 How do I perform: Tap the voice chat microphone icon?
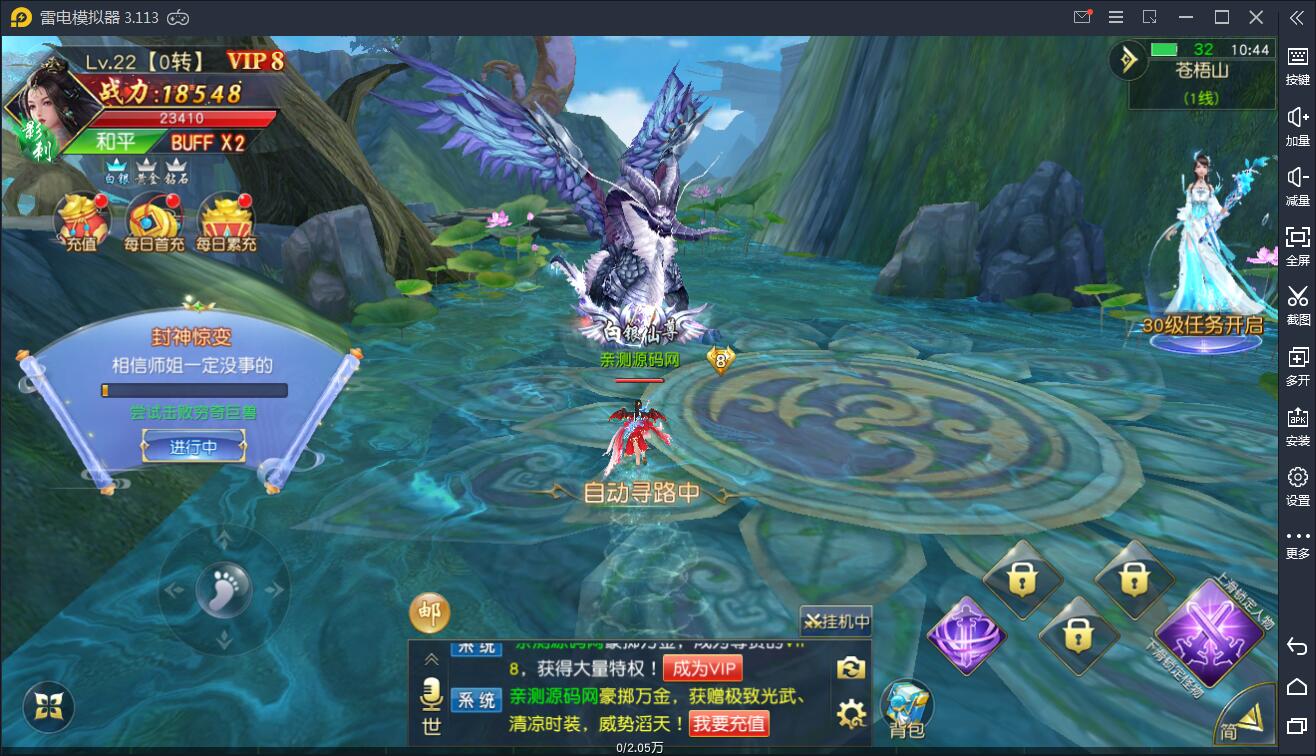coord(432,692)
